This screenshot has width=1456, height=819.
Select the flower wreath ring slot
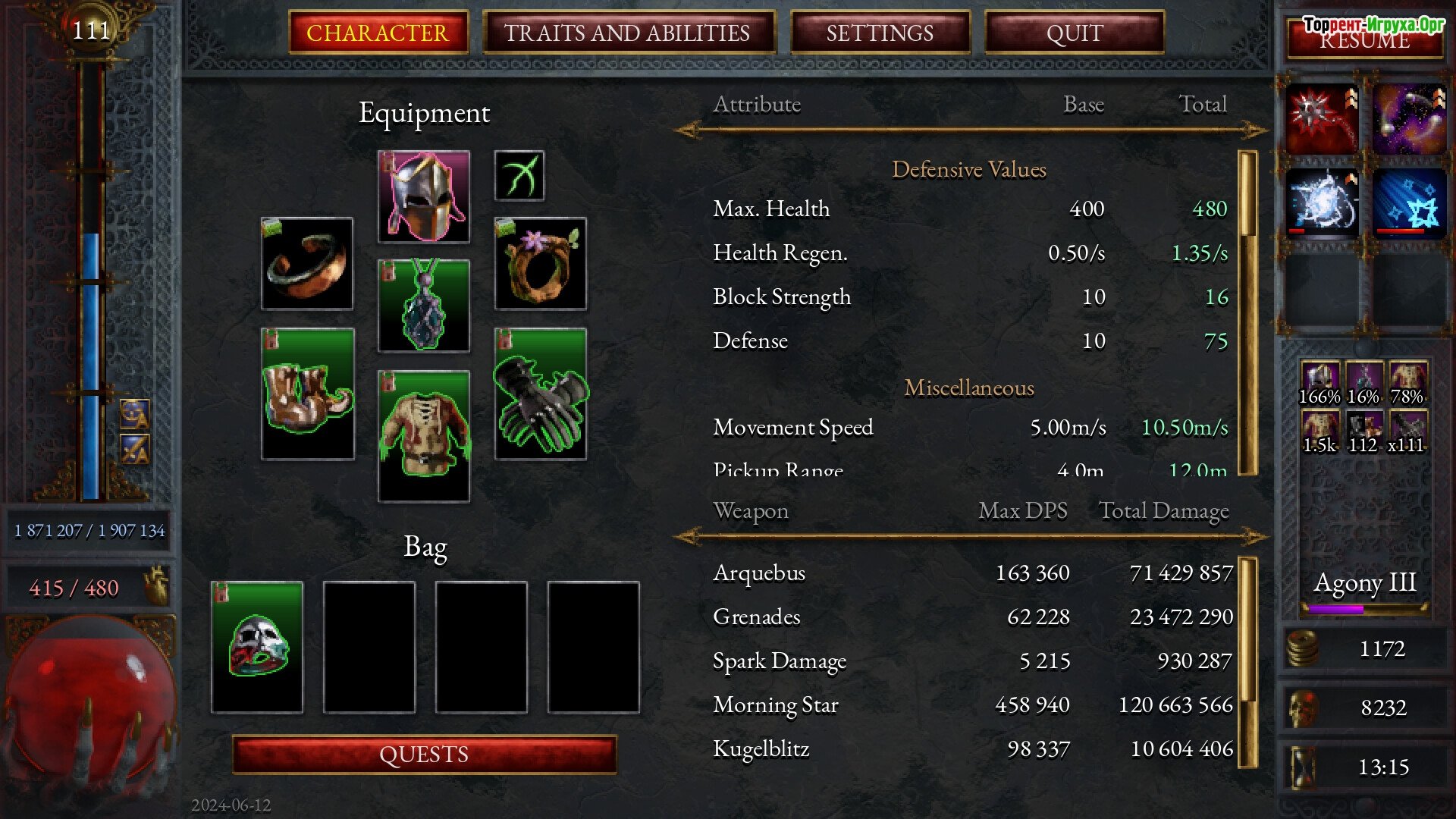pos(540,264)
